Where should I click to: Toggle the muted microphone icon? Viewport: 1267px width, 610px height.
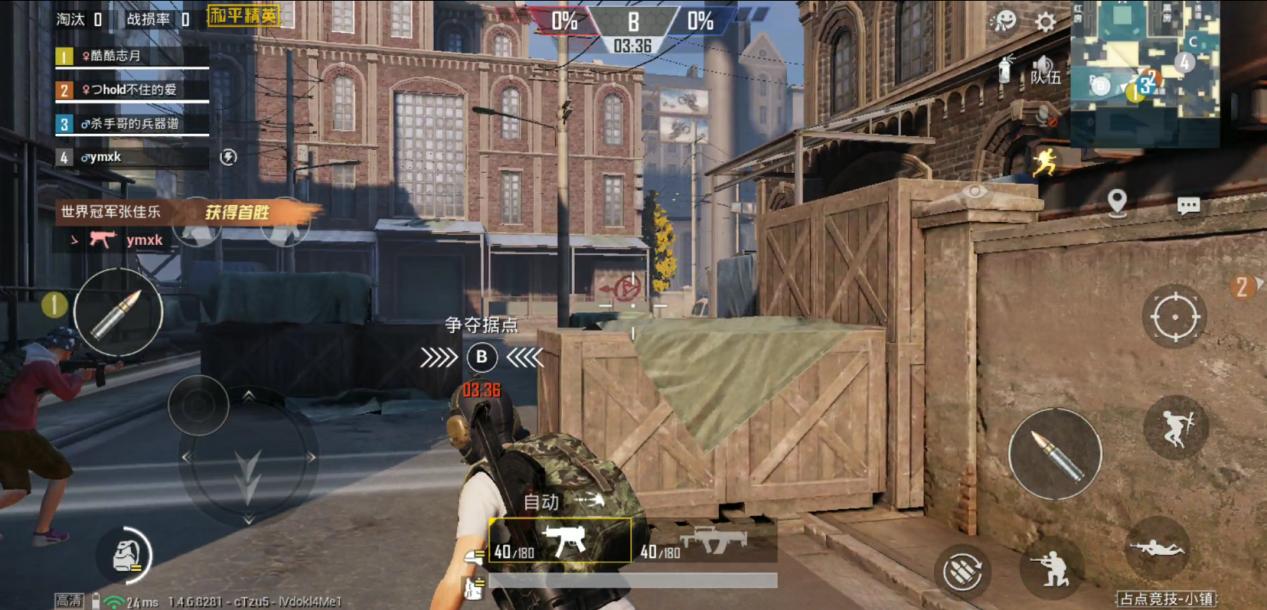point(1046,117)
